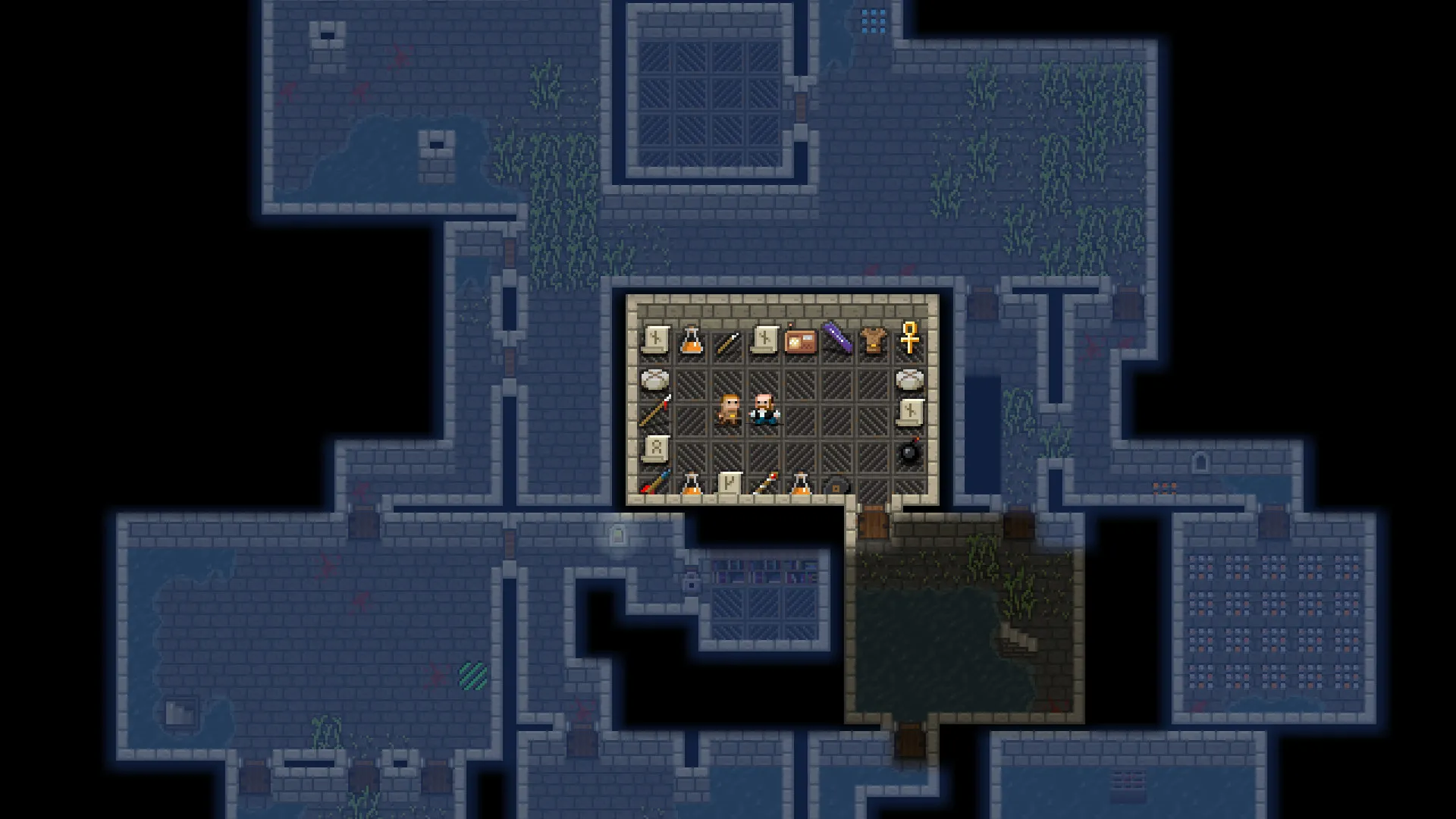
Task: Select the leather armor on display
Action: click(873, 338)
